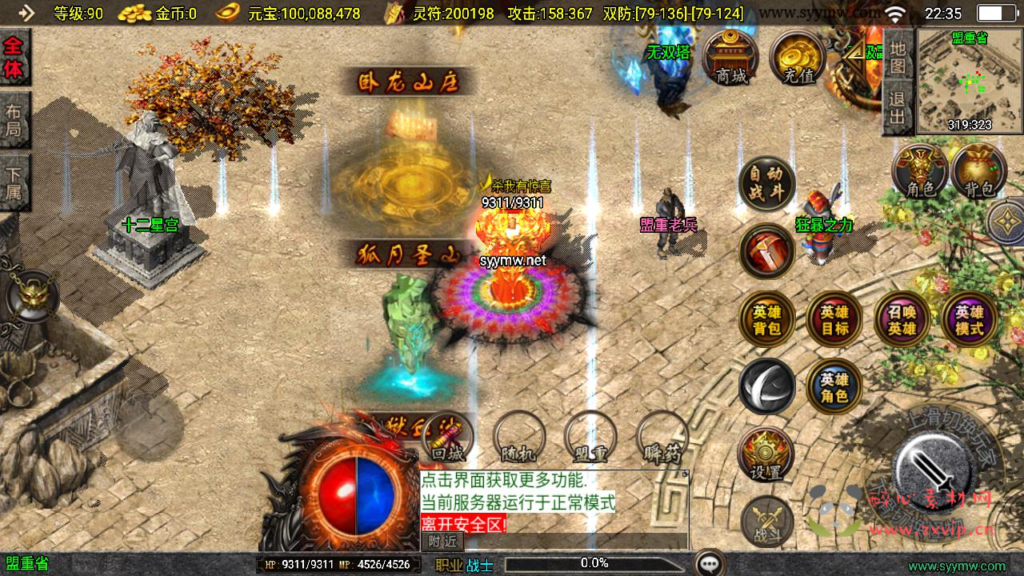The width and height of the screenshot is (1024, 576).
Task: Use the 回城 return-to-town shortcut
Action: (x=447, y=437)
